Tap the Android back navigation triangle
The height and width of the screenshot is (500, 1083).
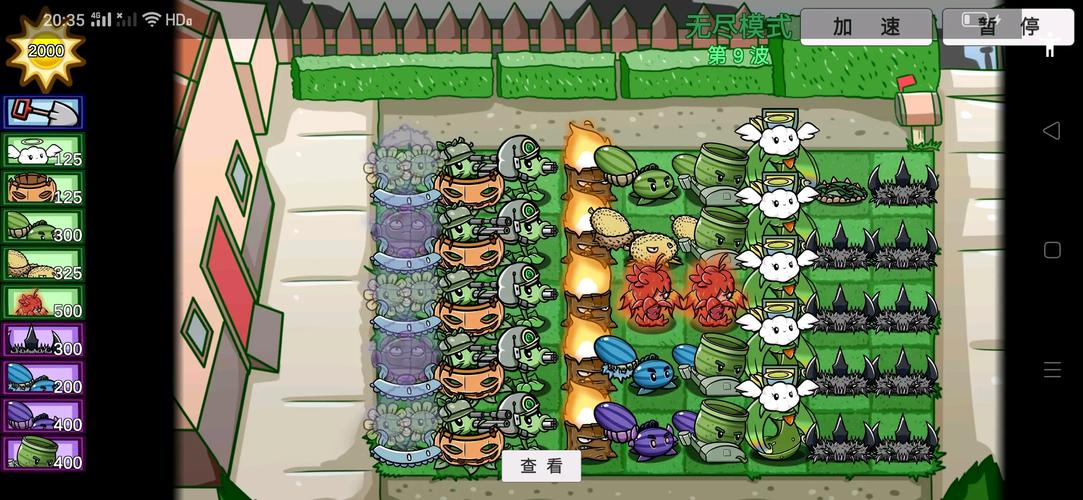[1051, 131]
